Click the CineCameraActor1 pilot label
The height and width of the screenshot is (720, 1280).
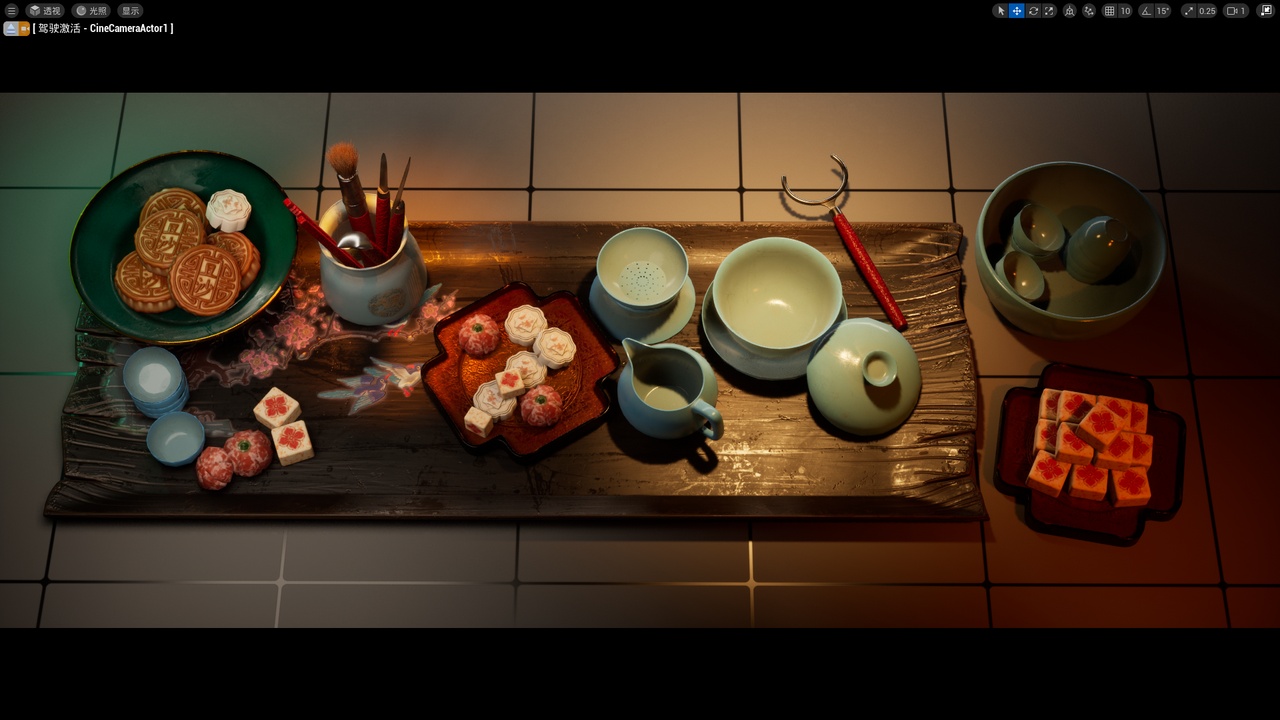105,28
